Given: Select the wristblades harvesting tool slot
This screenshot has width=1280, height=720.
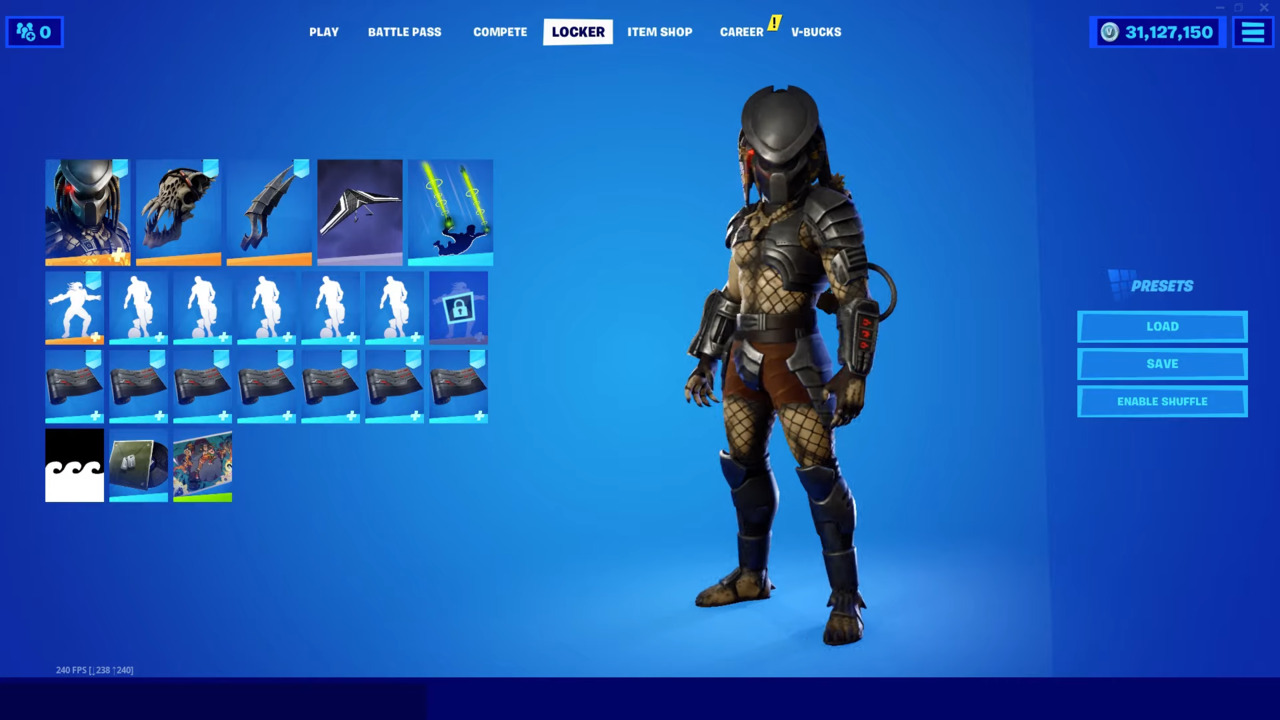Looking at the screenshot, I should 269,212.
